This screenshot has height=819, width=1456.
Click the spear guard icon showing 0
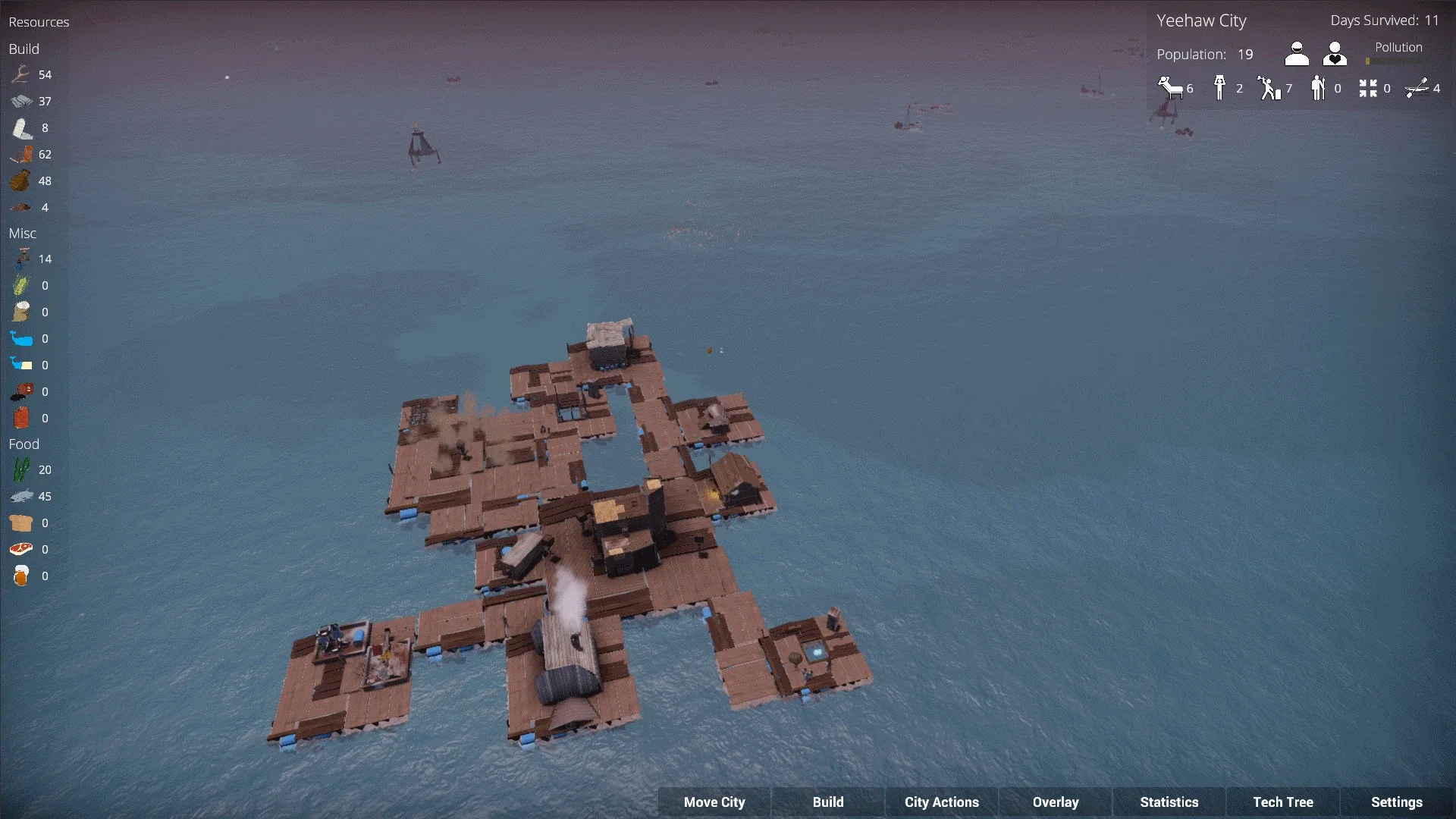pyautogui.click(x=1318, y=86)
